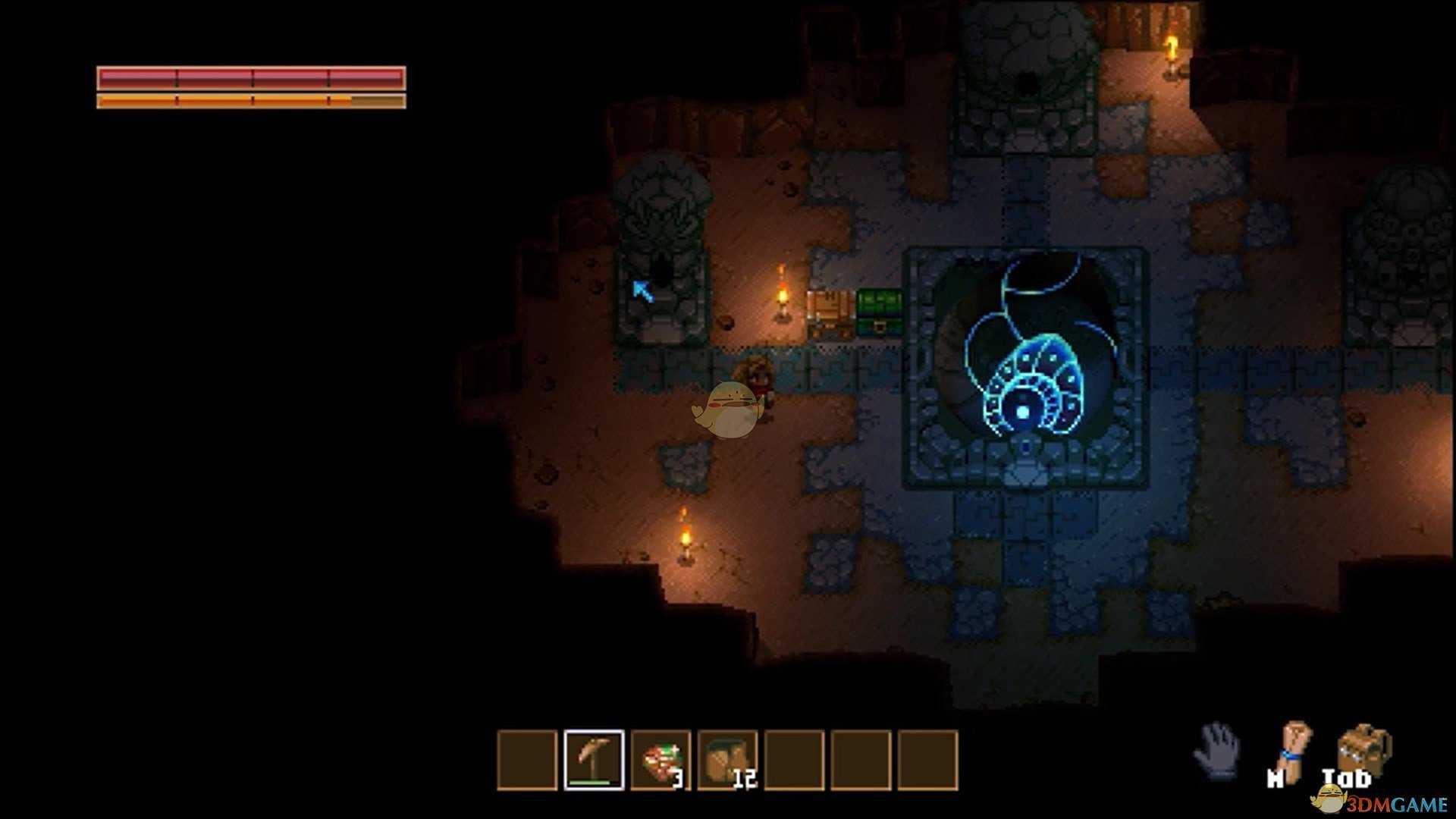Open the map via the scroll icon
This screenshot has height=819, width=1456.
1294,749
